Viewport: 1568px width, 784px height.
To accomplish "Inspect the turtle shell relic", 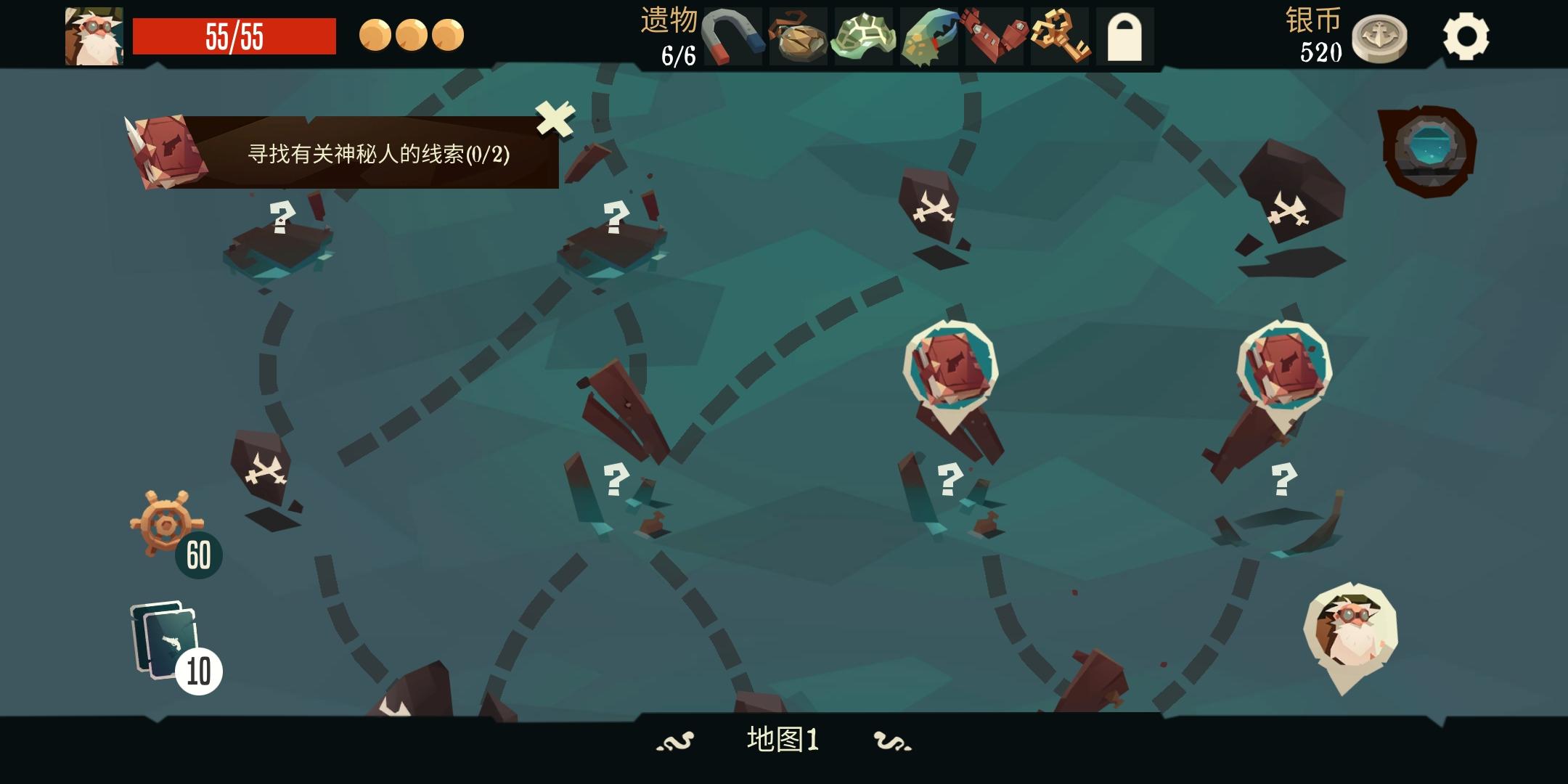I will 866,36.
